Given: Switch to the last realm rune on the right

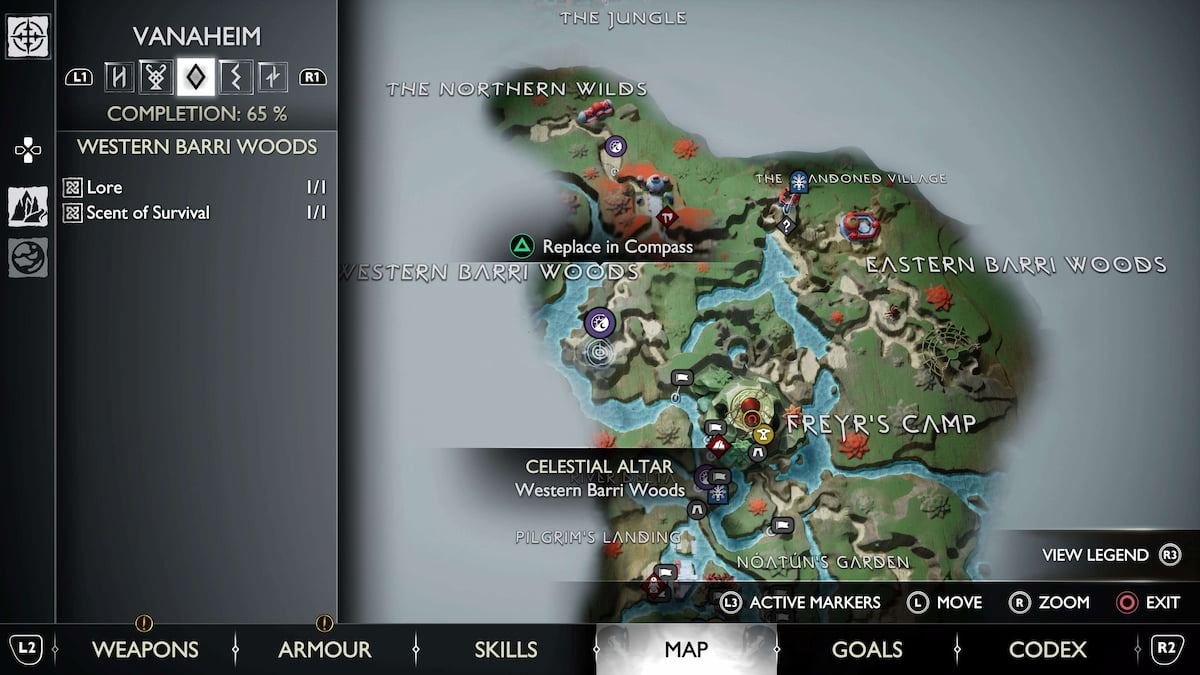Looking at the screenshot, I should 272,76.
